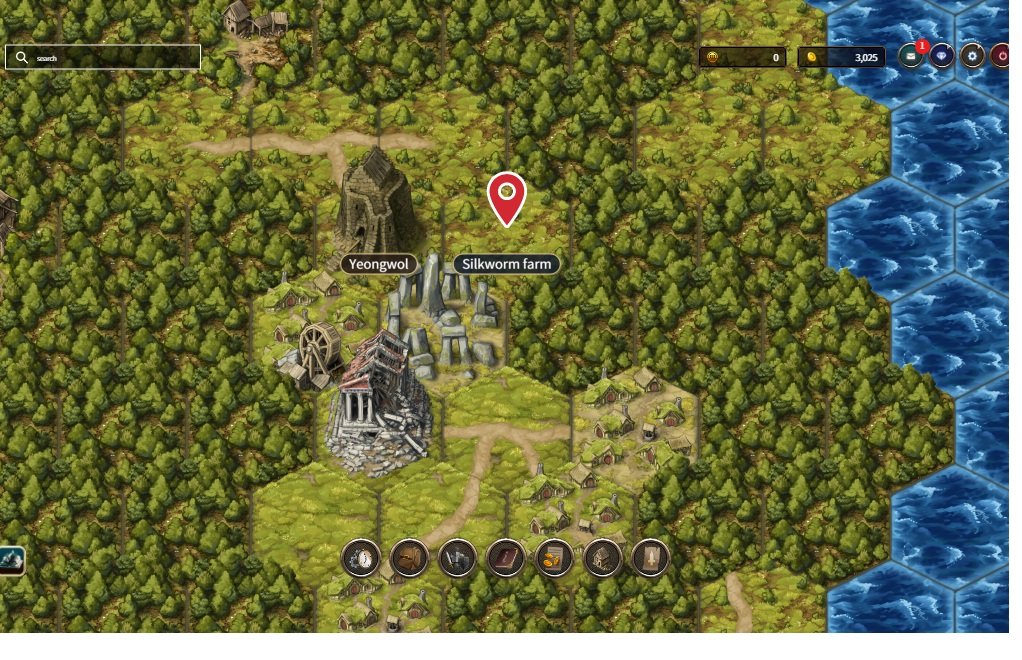Click the gold coin balance display
The height and width of the screenshot is (660, 1022).
point(841,58)
